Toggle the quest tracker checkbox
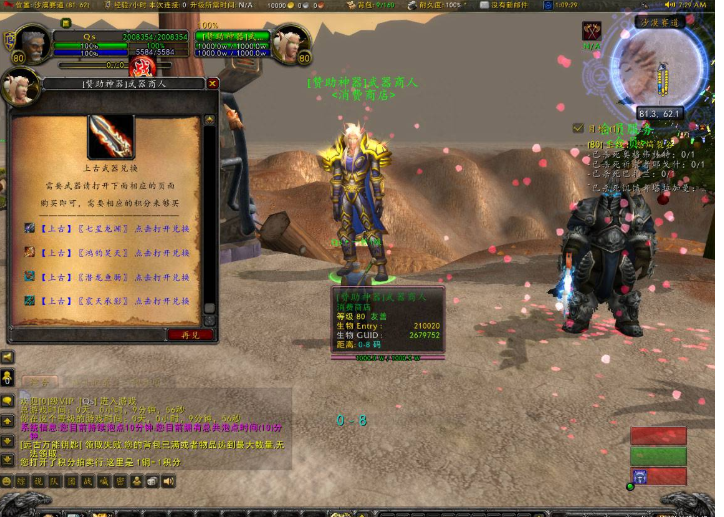Viewport: 724px width, 517px height. 578,128
